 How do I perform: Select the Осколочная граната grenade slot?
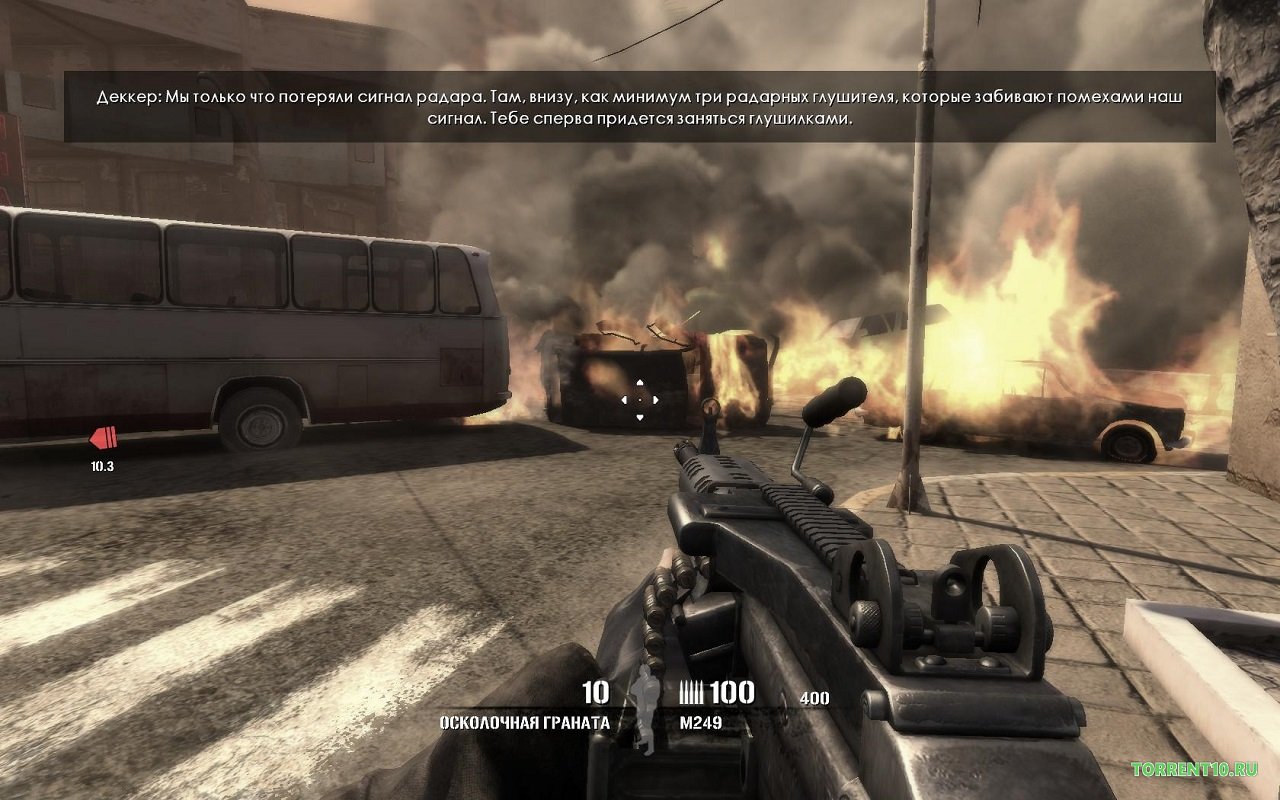524,722
